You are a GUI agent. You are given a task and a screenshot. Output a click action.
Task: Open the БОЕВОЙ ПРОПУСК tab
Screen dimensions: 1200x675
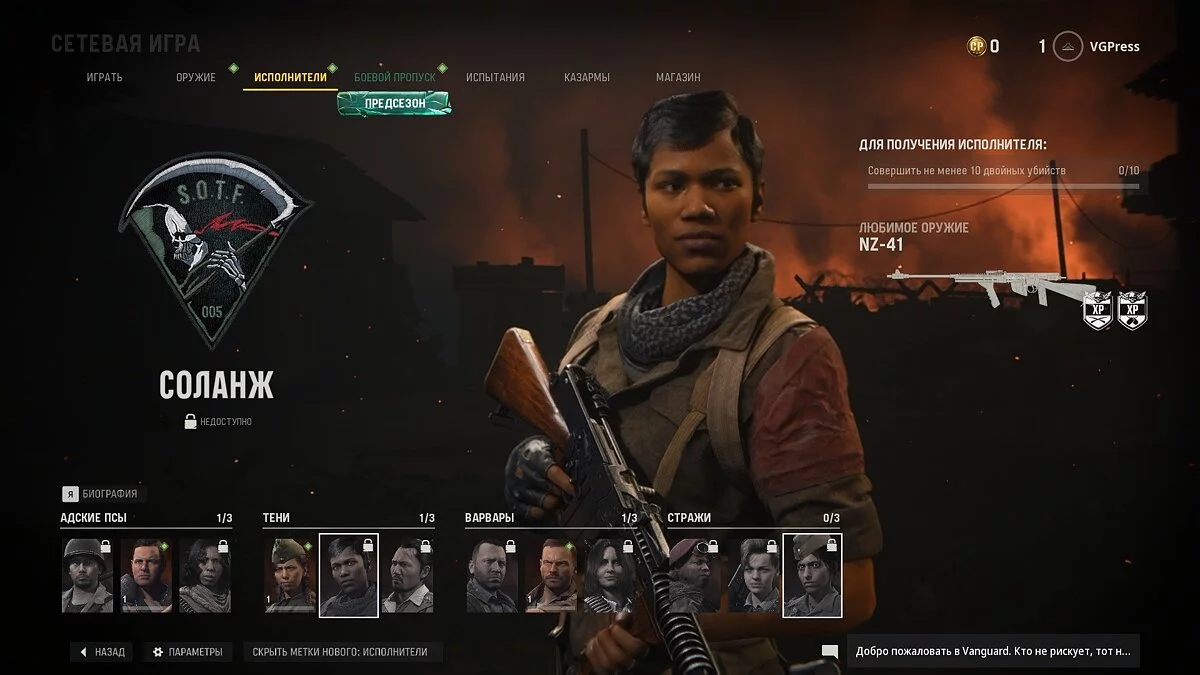pyautogui.click(x=394, y=77)
